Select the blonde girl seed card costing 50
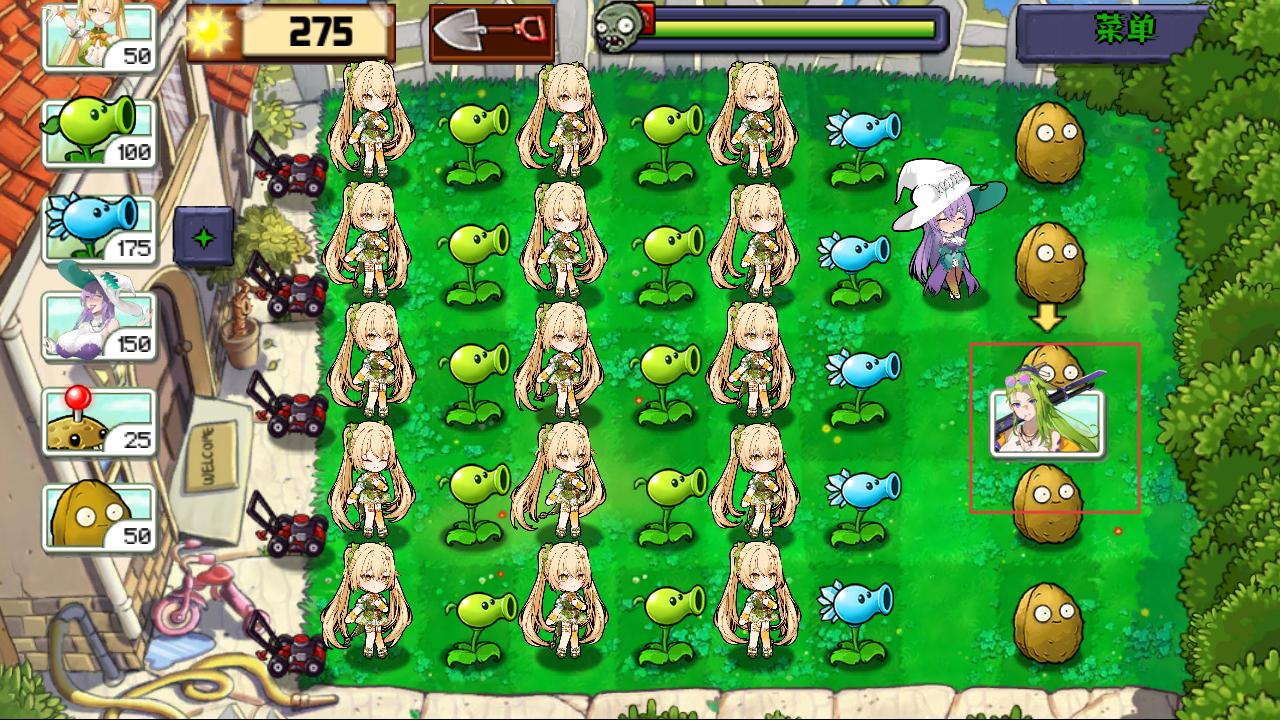Viewport: 1280px width, 720px height. (x=99, y=38)
